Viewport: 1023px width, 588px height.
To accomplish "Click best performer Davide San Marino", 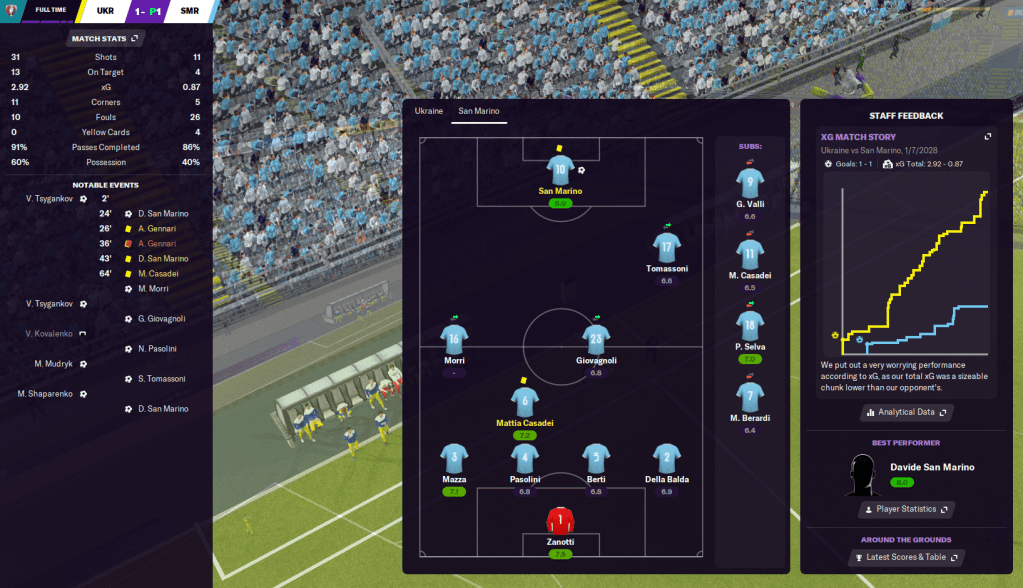I will [931, 467].
